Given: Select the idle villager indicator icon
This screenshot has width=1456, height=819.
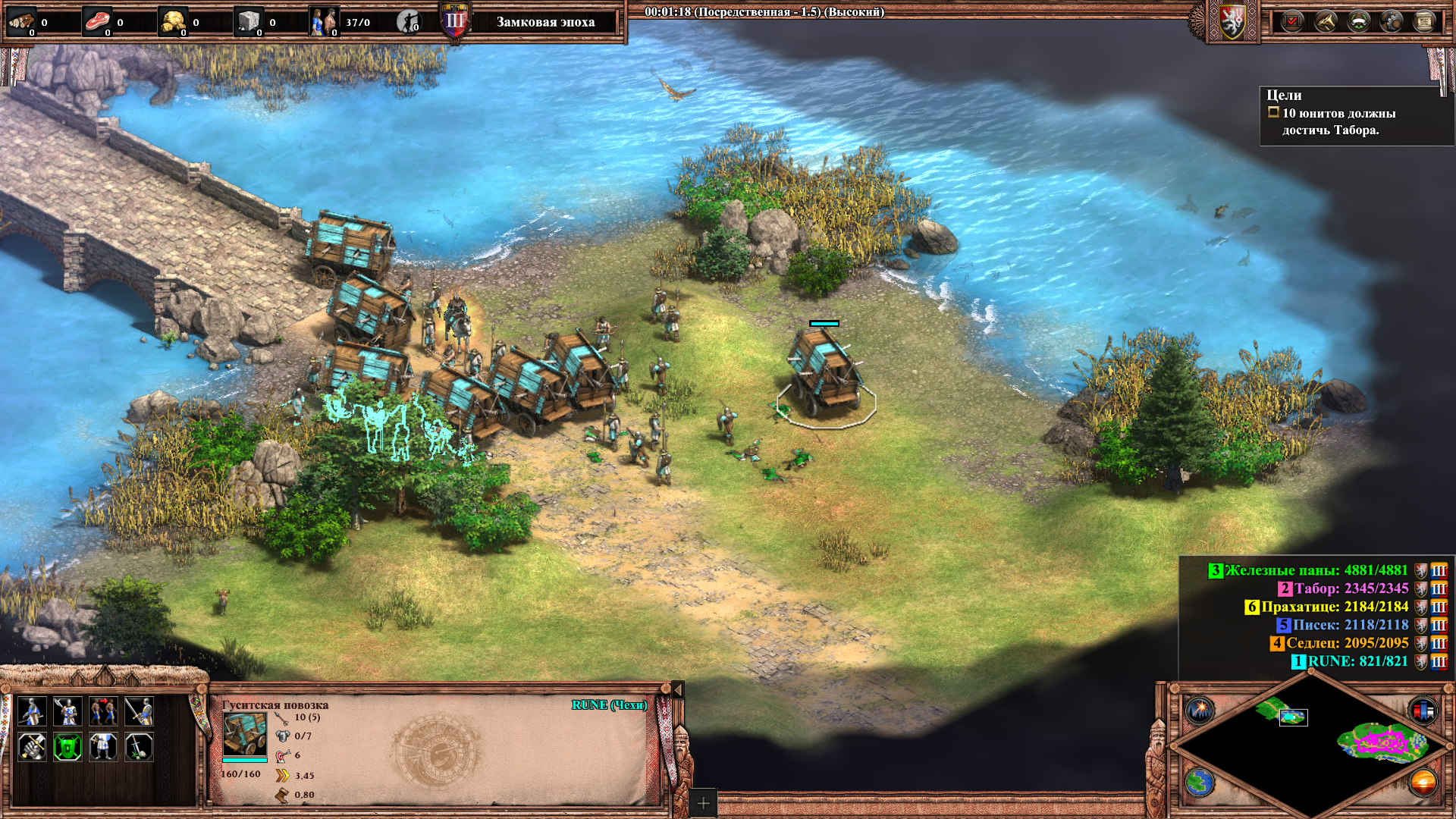Looking at the screenshot, I should click(x=409, y=22).
